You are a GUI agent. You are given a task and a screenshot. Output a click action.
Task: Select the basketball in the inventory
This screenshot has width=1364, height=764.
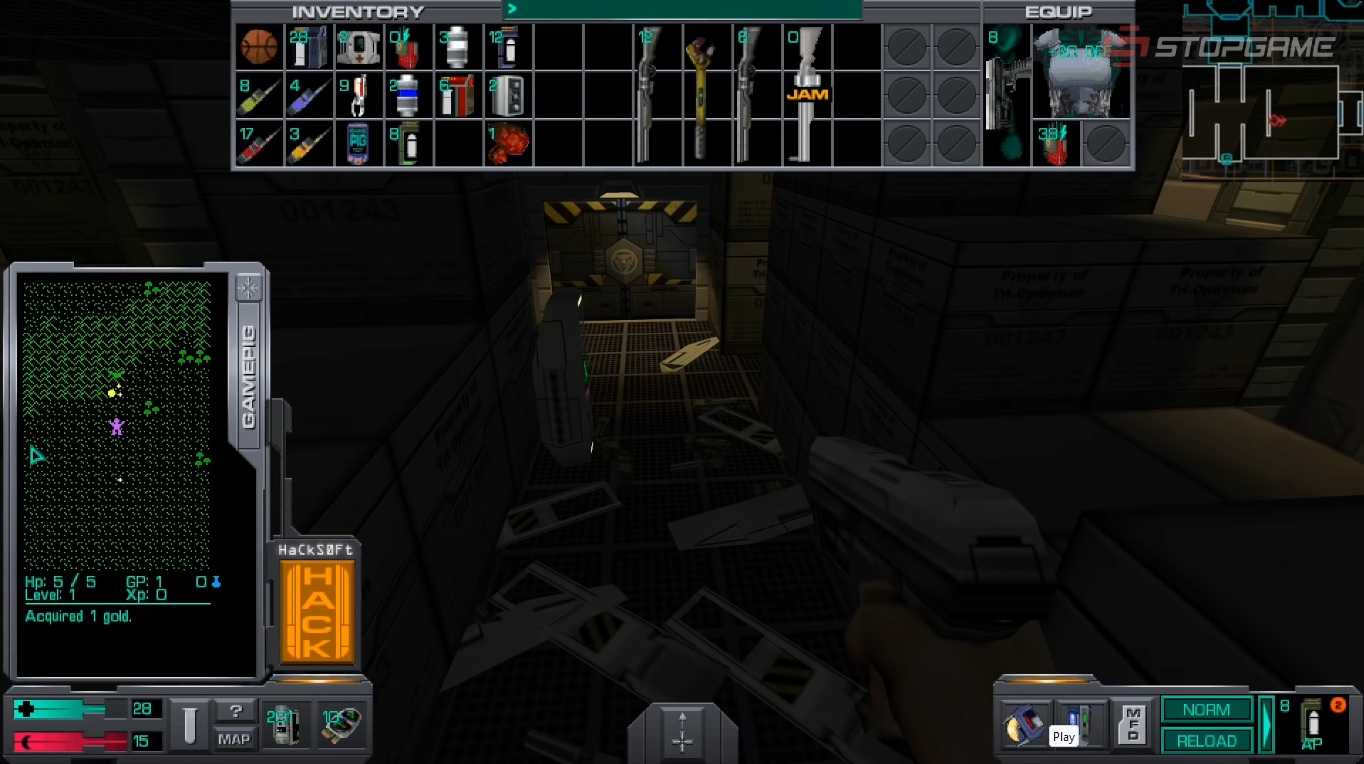tap(258, 47)
